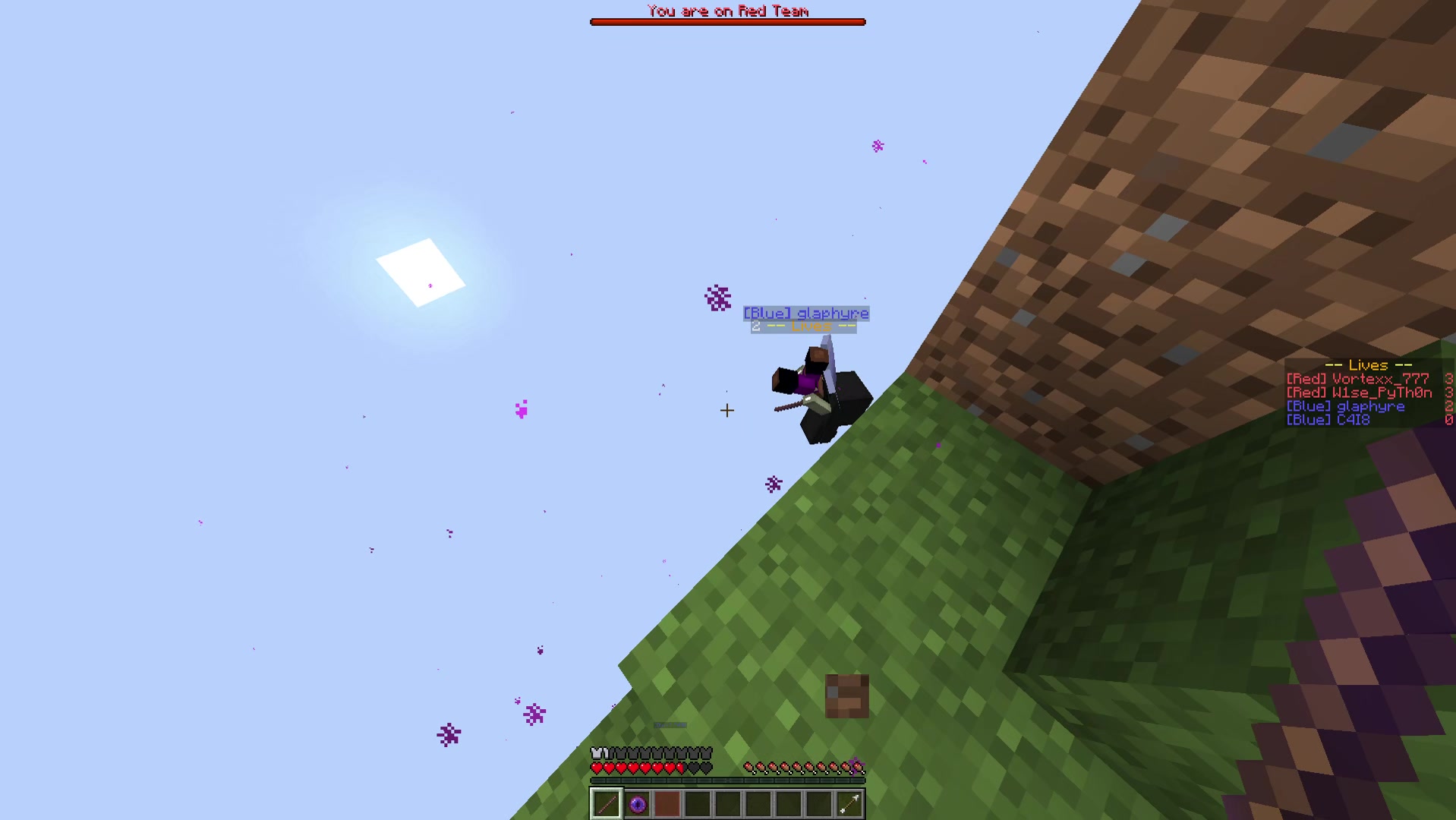Click the trapdoor block on the grass
Image resolution: width=1456 pixels, height=820 pixels.
pyautogui.click(x=847, y=697)
